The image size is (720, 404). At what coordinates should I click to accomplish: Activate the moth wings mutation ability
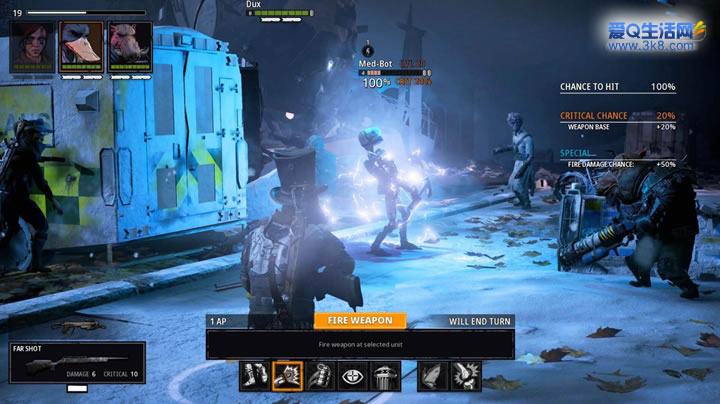432,375
